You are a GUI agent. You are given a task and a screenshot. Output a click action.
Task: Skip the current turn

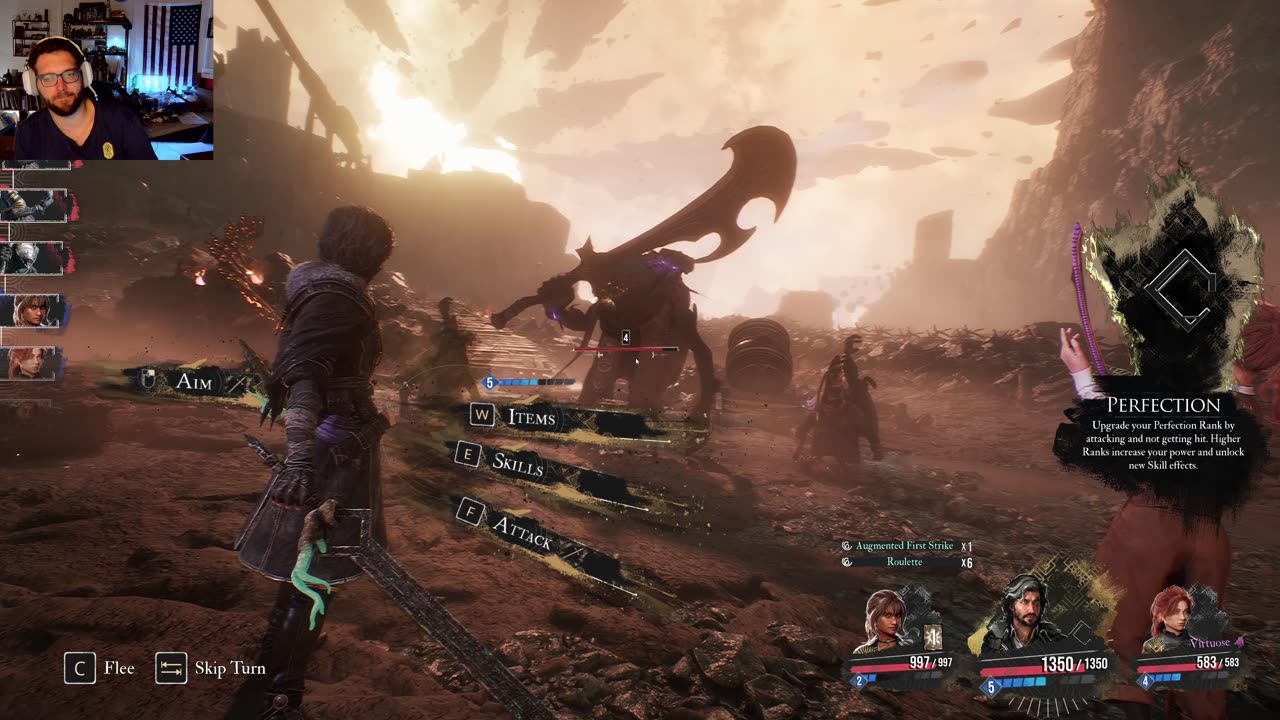[x=211, y=668]
